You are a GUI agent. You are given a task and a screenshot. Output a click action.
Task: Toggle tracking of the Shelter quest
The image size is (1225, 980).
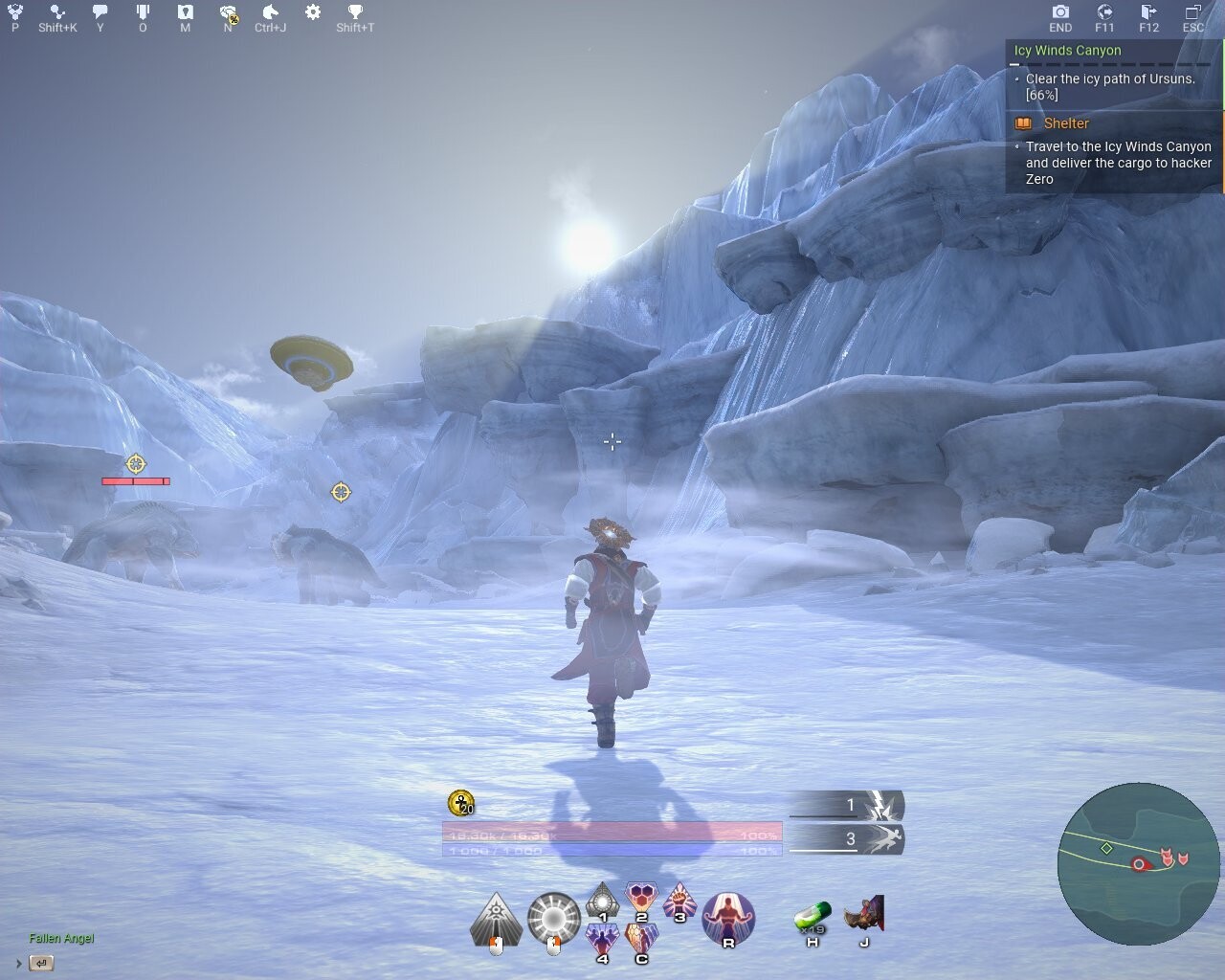tap(1023, 123)
